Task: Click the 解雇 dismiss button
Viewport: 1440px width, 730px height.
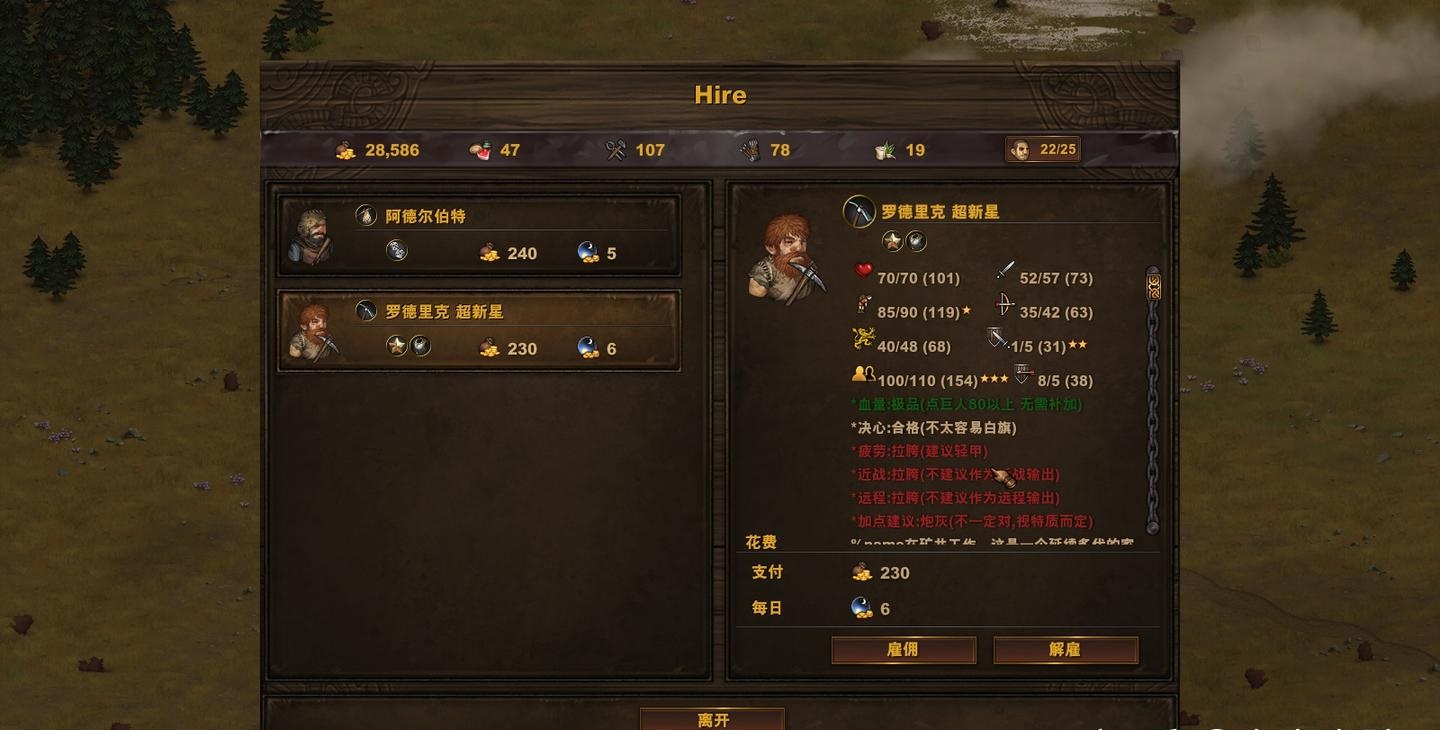Action: click(1065, 650)
